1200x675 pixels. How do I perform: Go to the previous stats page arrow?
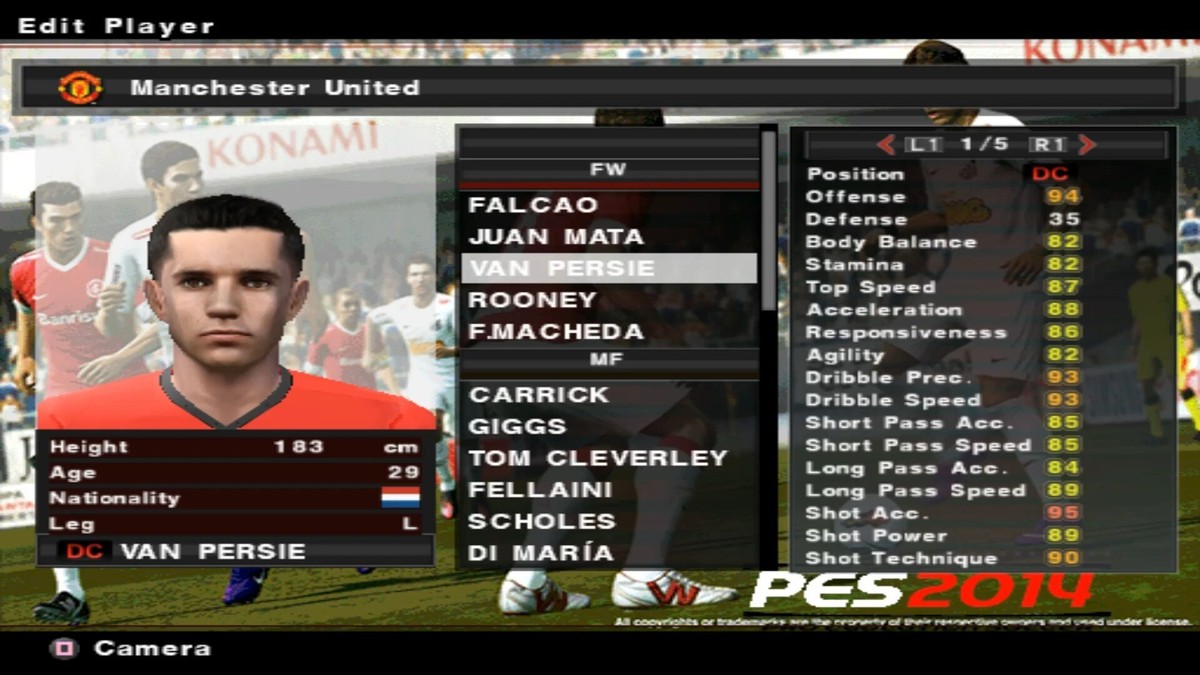pyautogui.click(x=886, y=145)
